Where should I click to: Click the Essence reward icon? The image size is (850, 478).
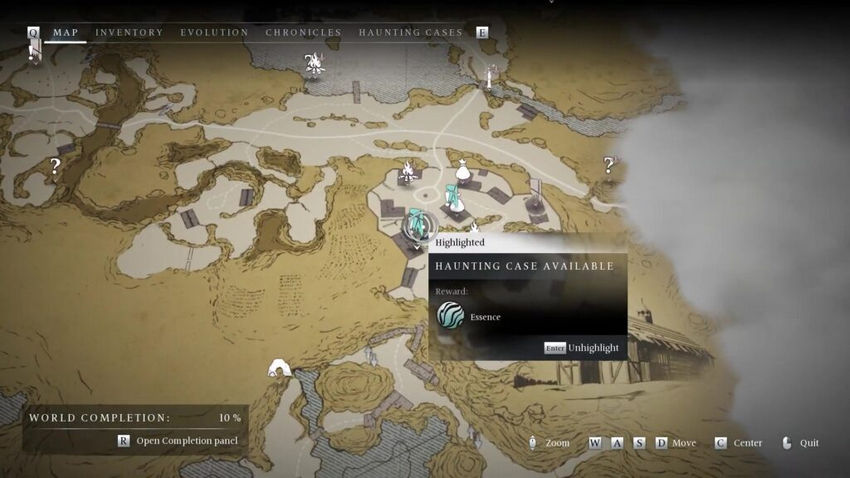pos(450,316)
